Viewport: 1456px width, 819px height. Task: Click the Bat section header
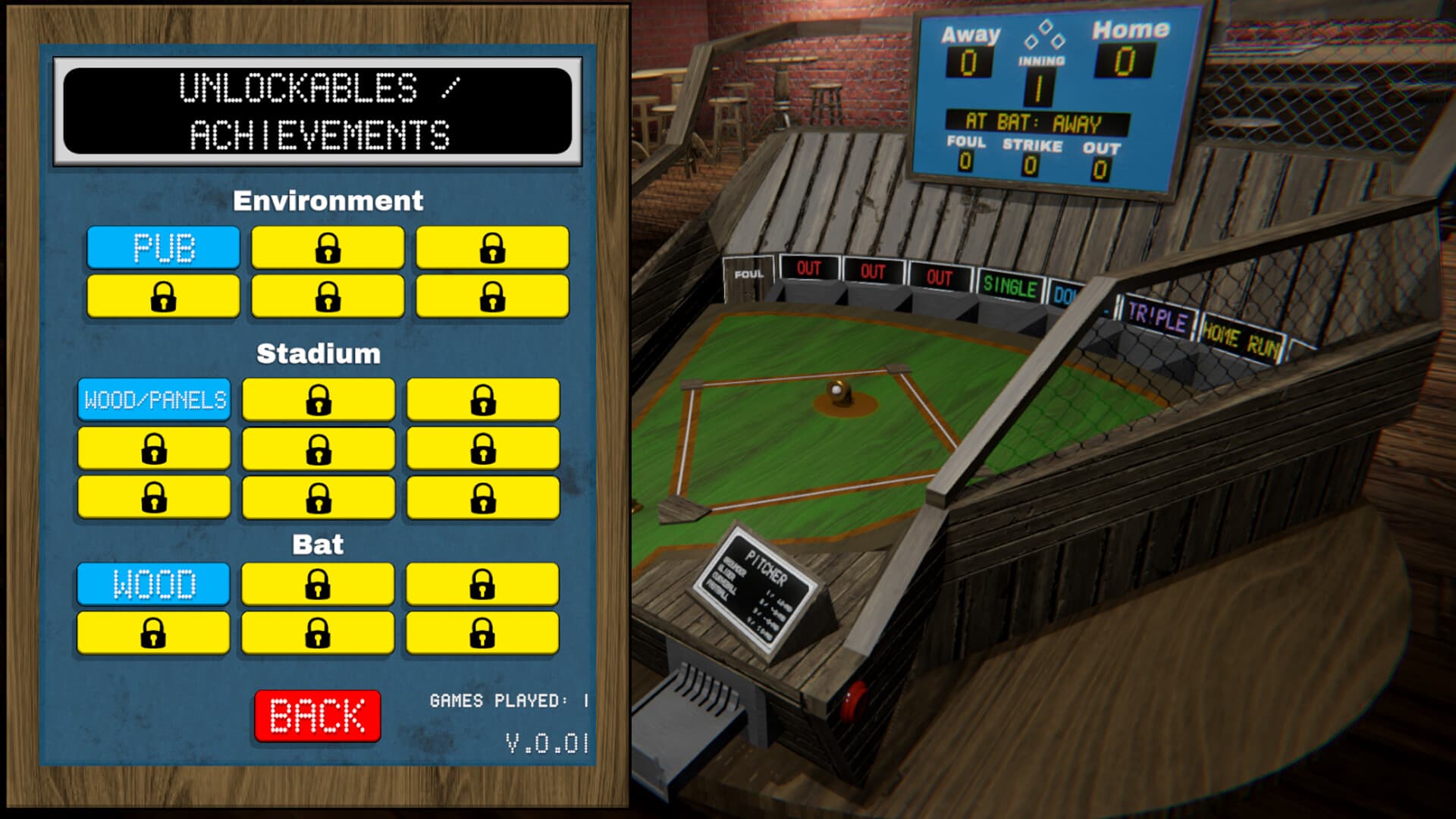[317, 543]
